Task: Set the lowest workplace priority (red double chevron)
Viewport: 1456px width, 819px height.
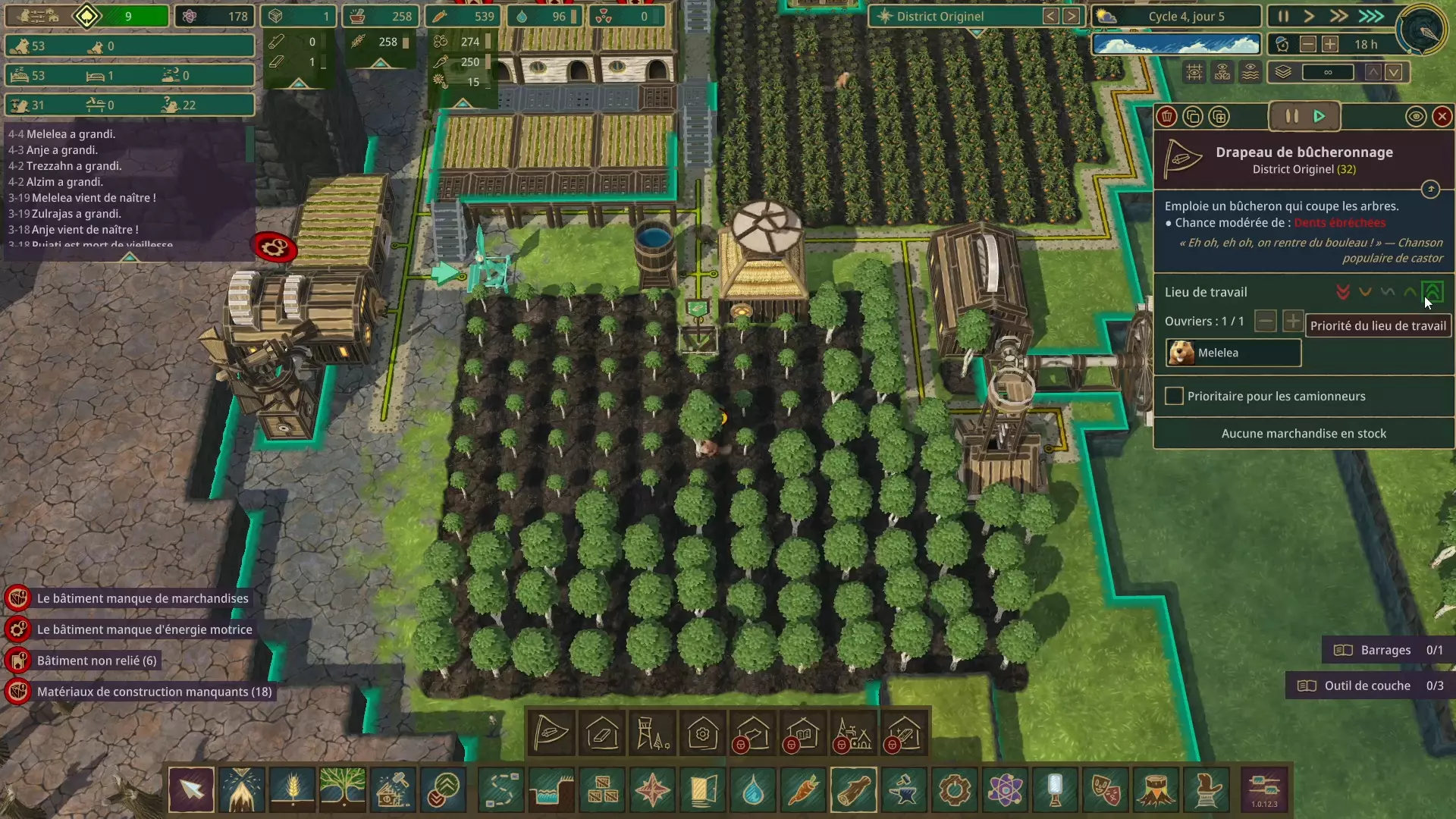Action: click(1343, 293)
